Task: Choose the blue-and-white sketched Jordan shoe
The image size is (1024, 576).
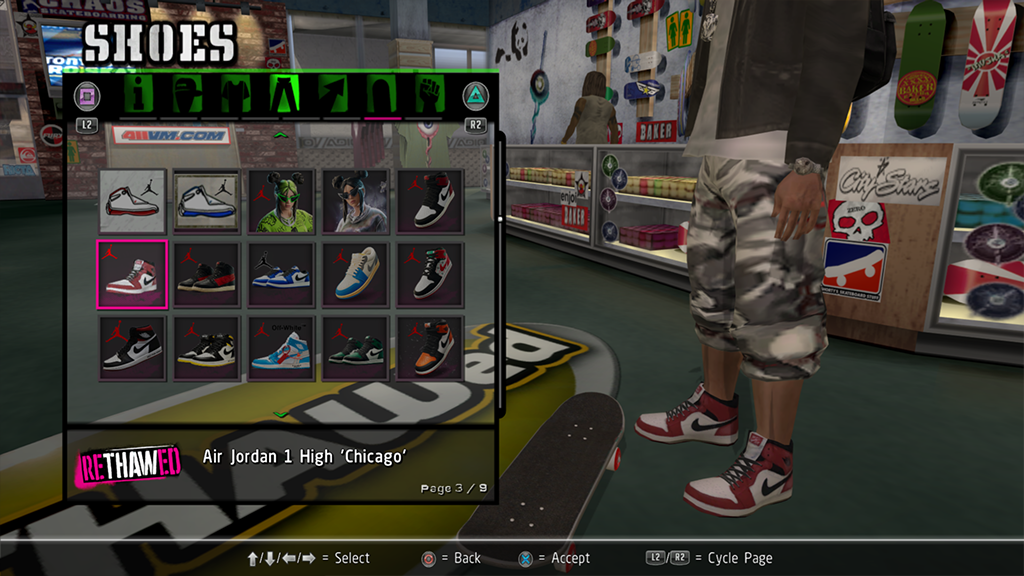Action: tap(206, 201)
